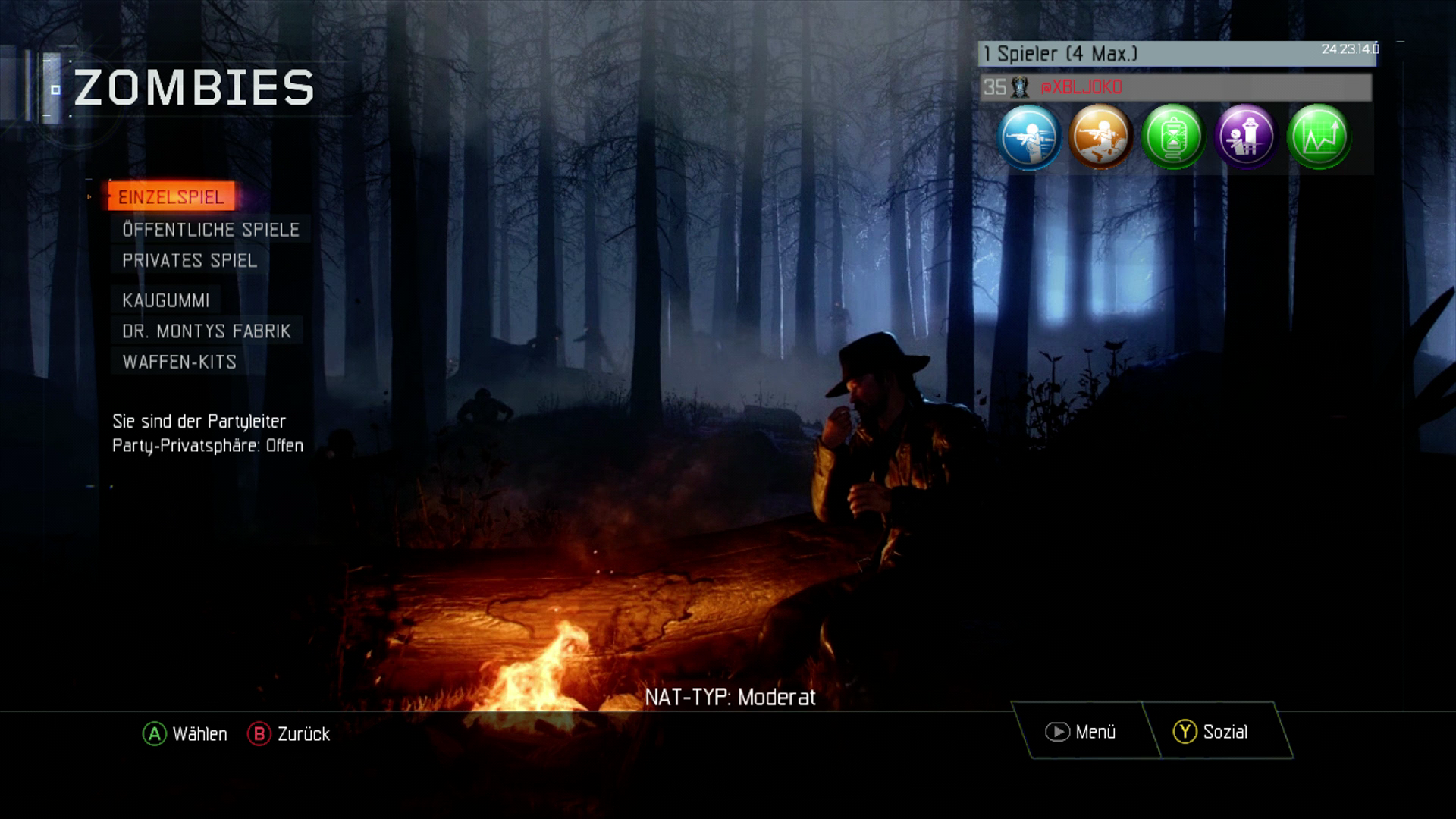Click the orange sprinting gunner emblem
1456x819 pixels.
1101,137
